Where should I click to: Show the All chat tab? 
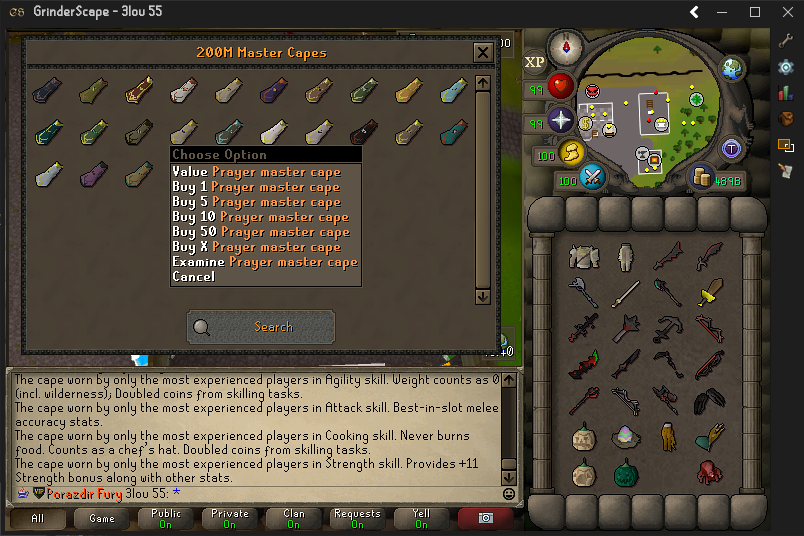[38, 519]
